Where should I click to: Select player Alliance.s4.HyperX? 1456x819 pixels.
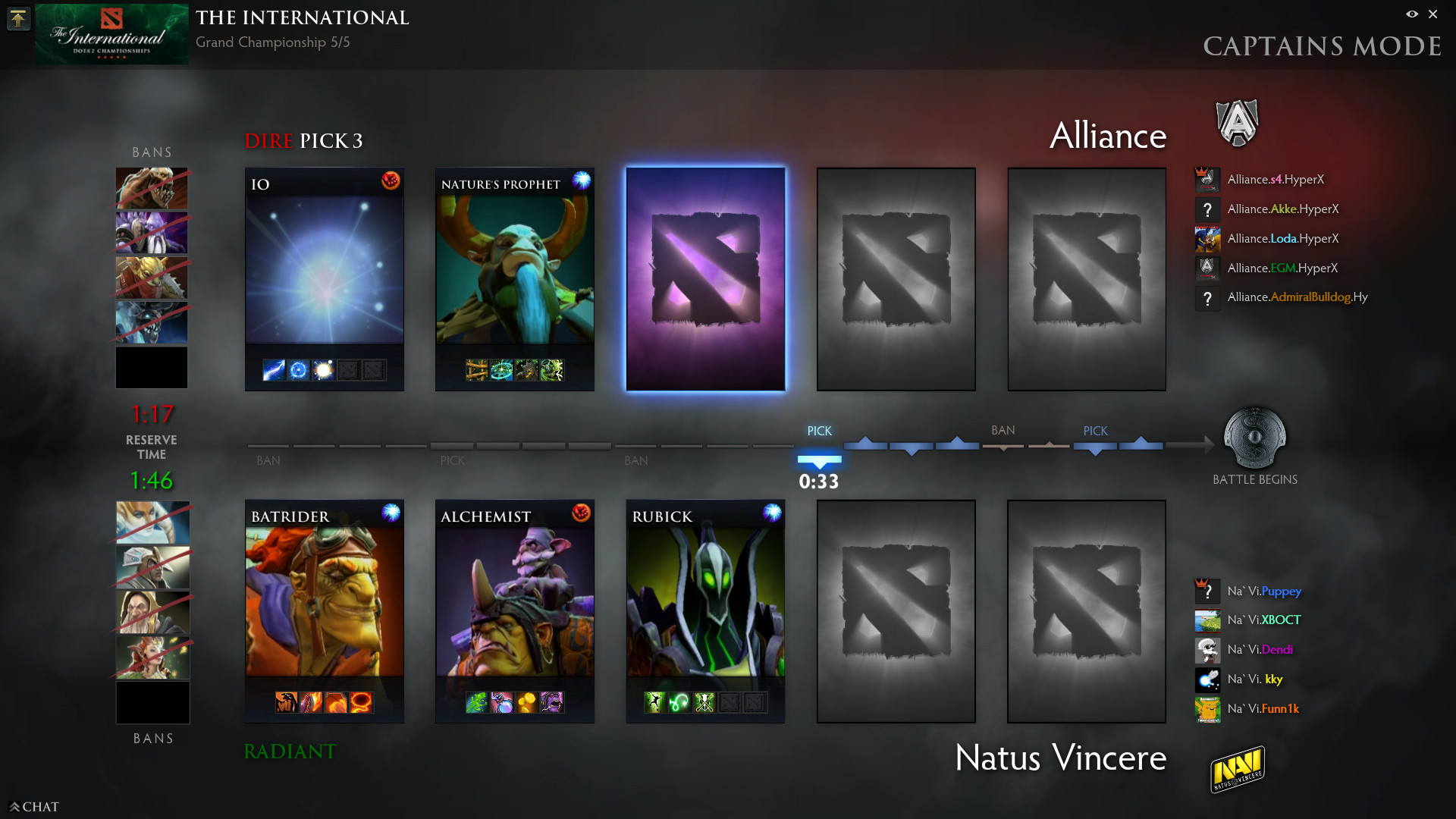[1276, 180]
